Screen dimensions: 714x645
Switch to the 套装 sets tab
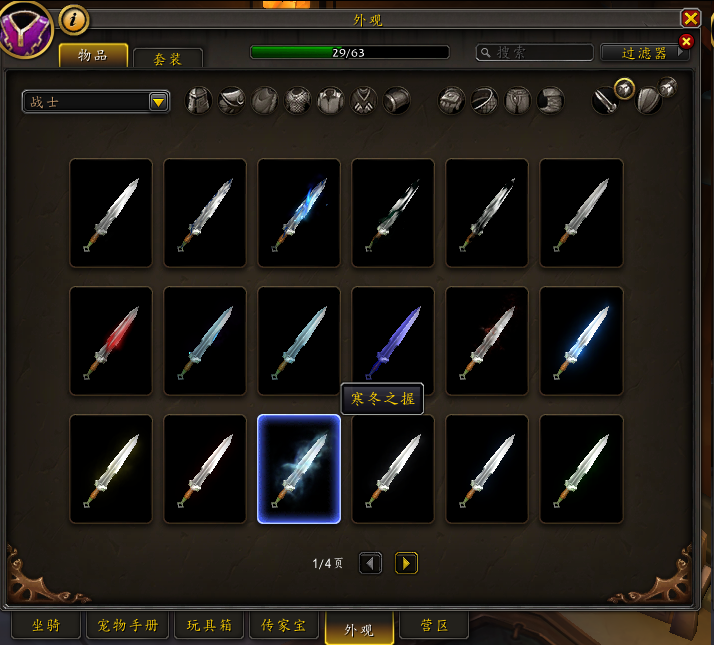167,59
